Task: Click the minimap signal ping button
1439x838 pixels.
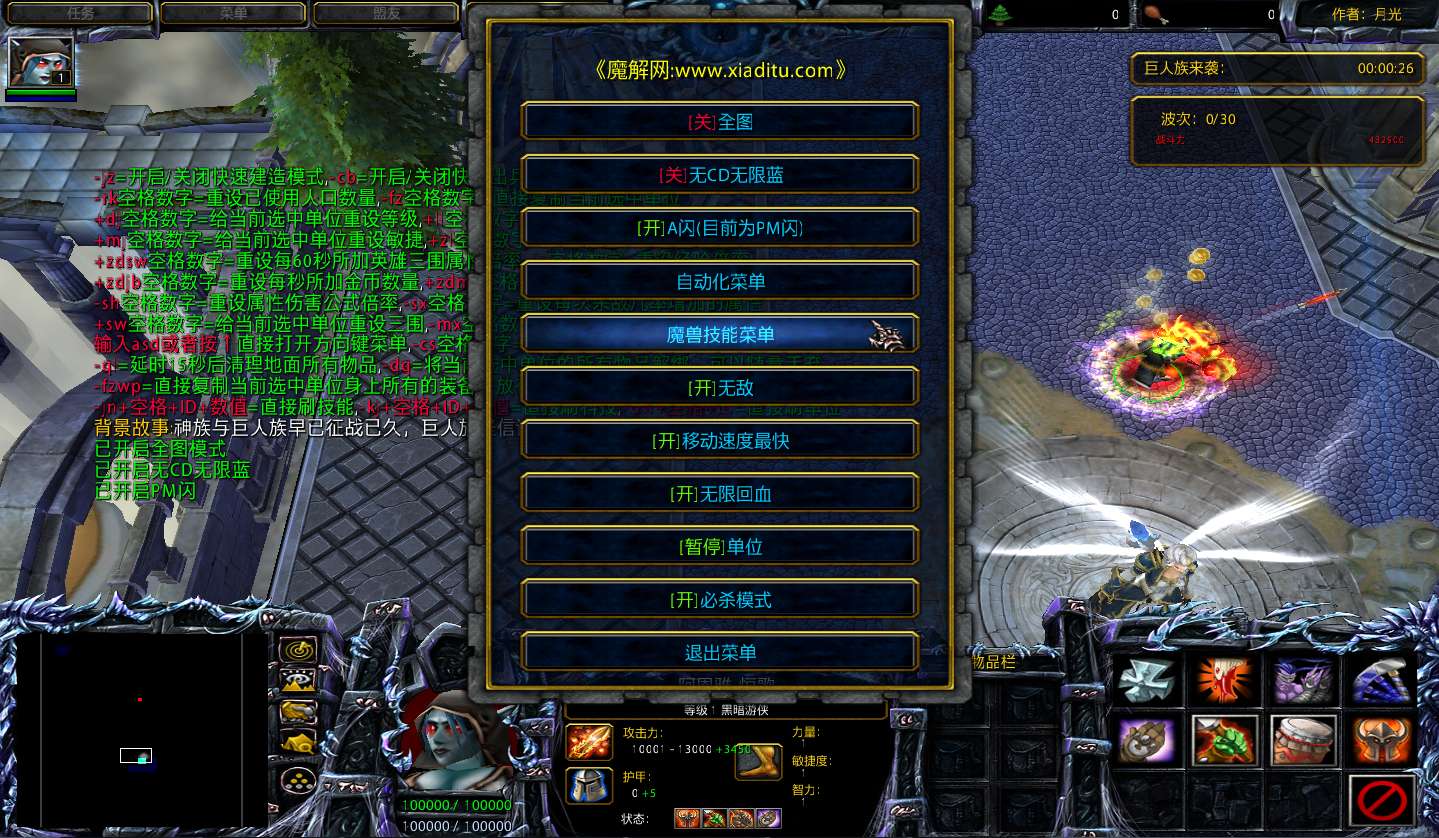Action: [x=297, y=651]
